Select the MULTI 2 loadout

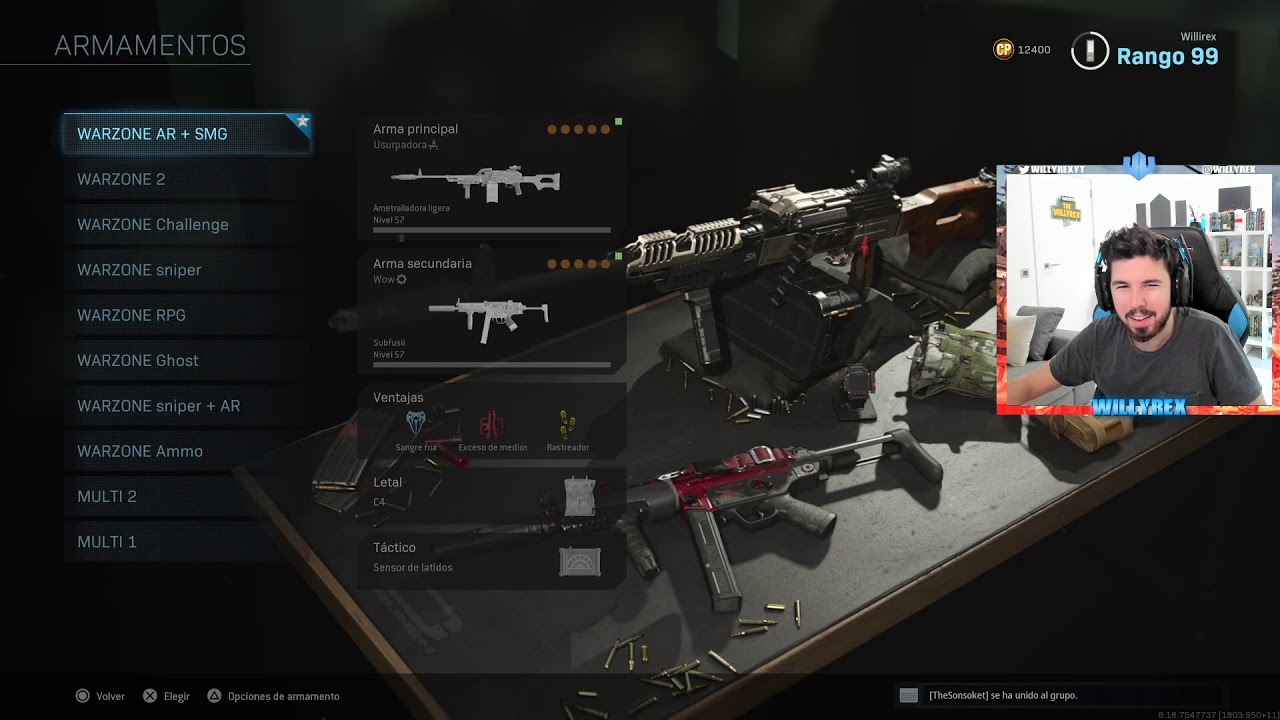click(187, 496)
